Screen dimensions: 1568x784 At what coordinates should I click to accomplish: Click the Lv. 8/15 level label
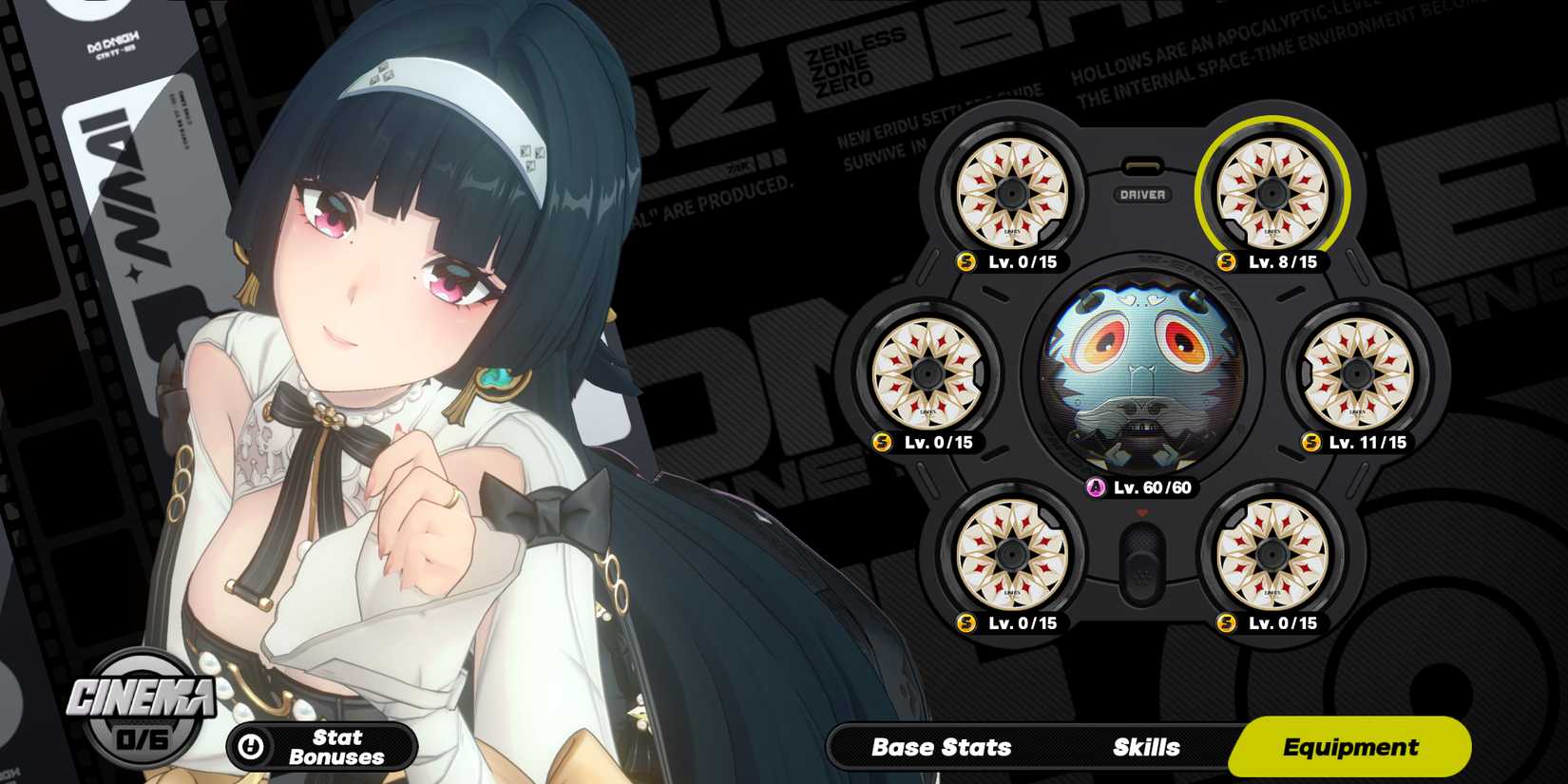pos(1283,263)
